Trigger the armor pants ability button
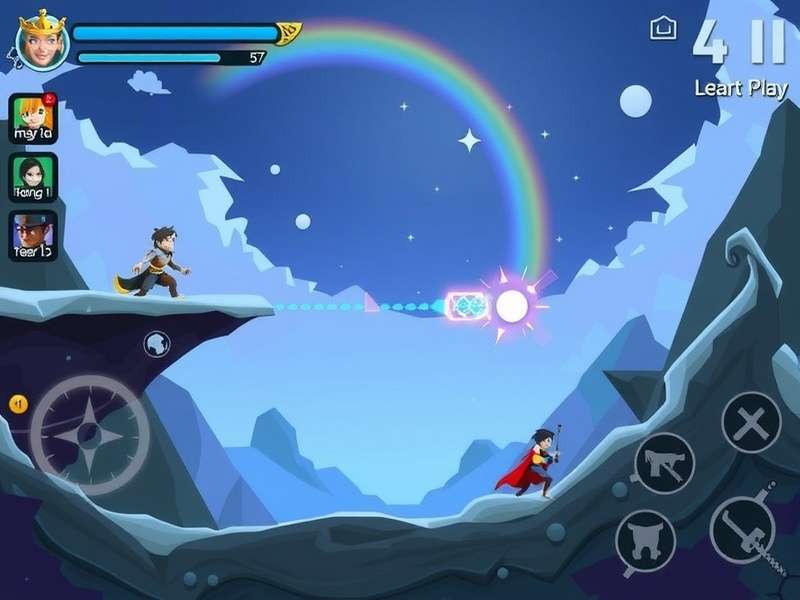800x600 pixels. 645,541
